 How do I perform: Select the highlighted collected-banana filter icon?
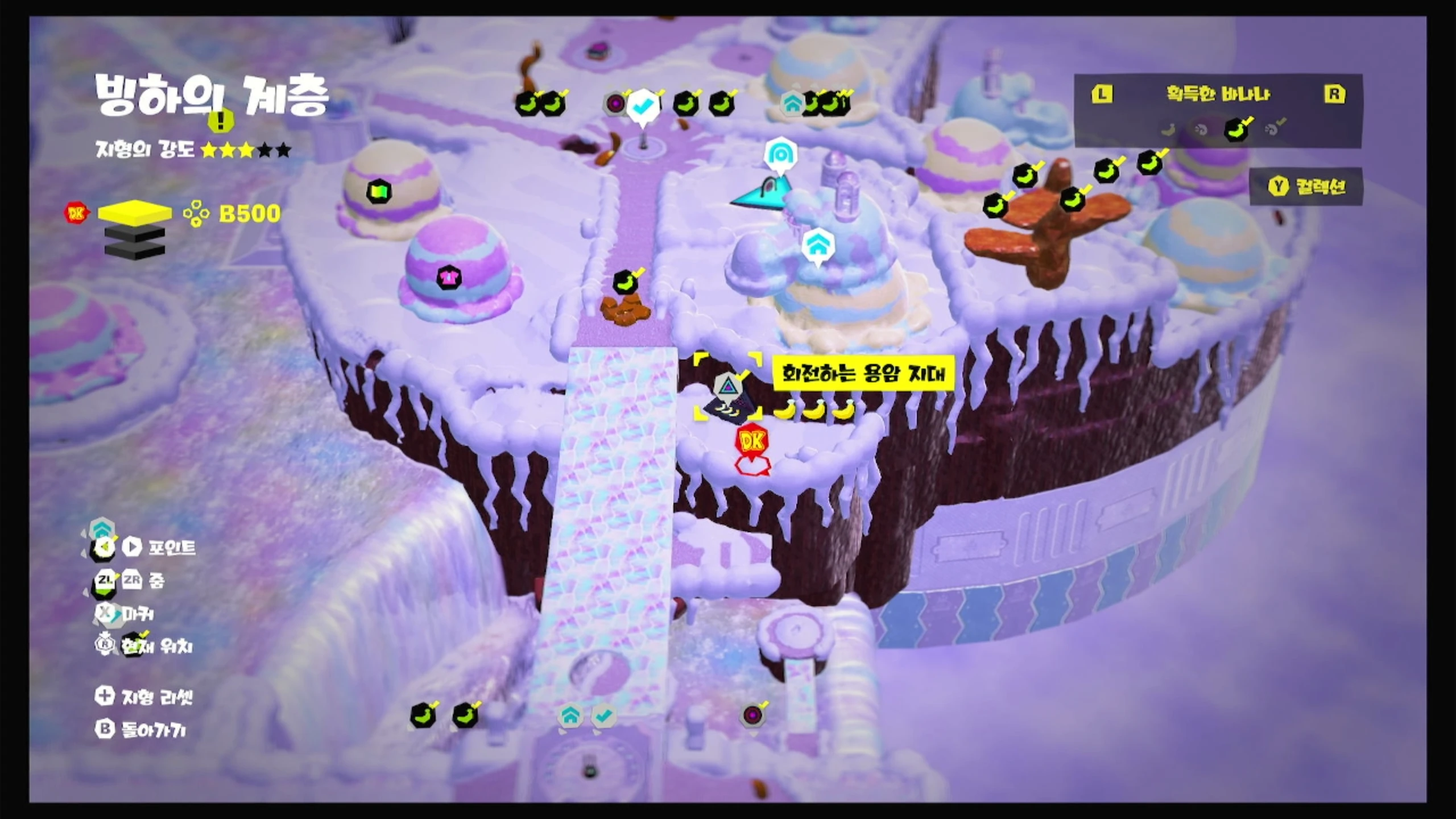click(1236, 130)
